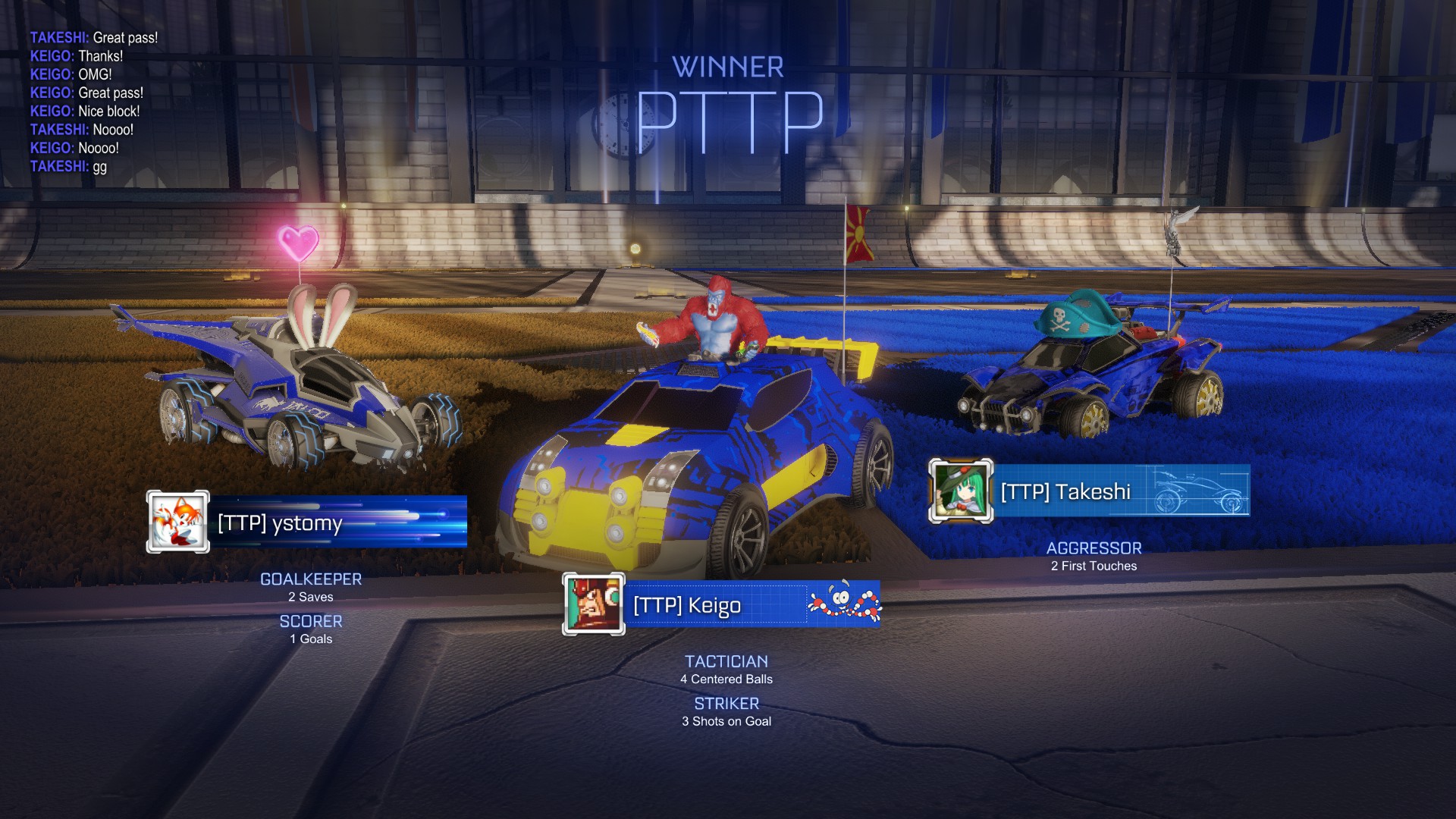Open [TTP] ystomy's player profile
Screen dimensions: 1456x819
coord(278,523)
